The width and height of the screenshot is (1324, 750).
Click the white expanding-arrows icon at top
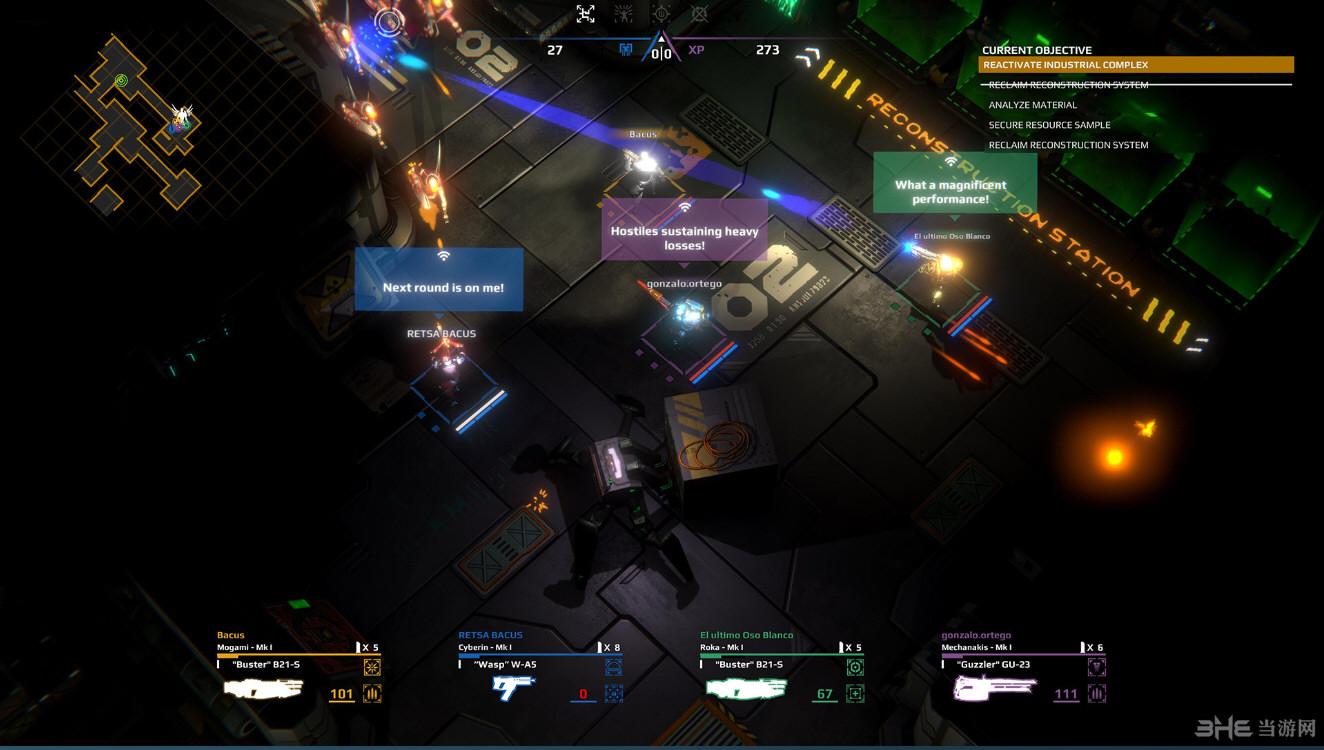click(x=586, y=14)
